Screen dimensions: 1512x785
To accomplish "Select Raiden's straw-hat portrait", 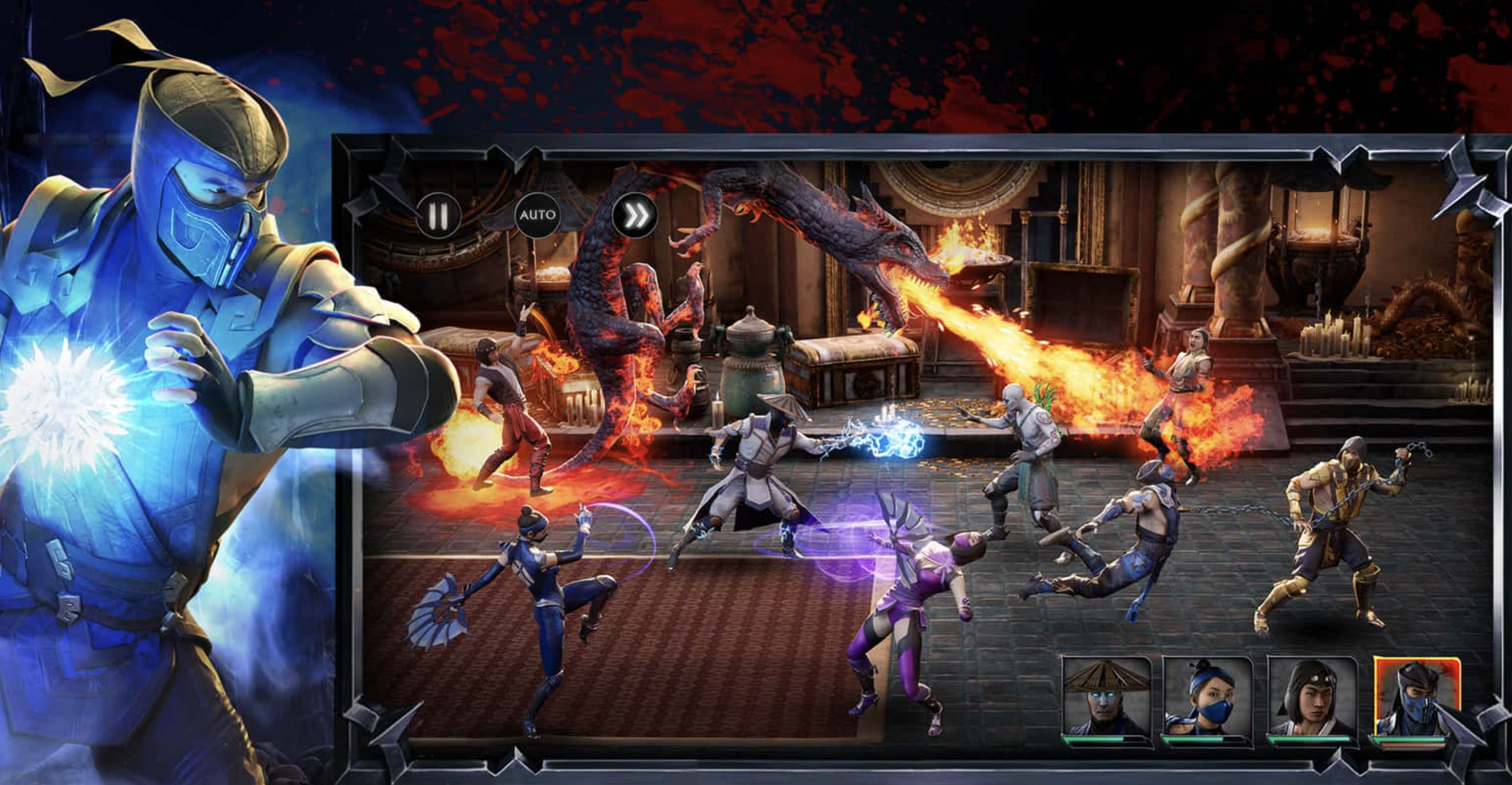I will coord(1106,698).
